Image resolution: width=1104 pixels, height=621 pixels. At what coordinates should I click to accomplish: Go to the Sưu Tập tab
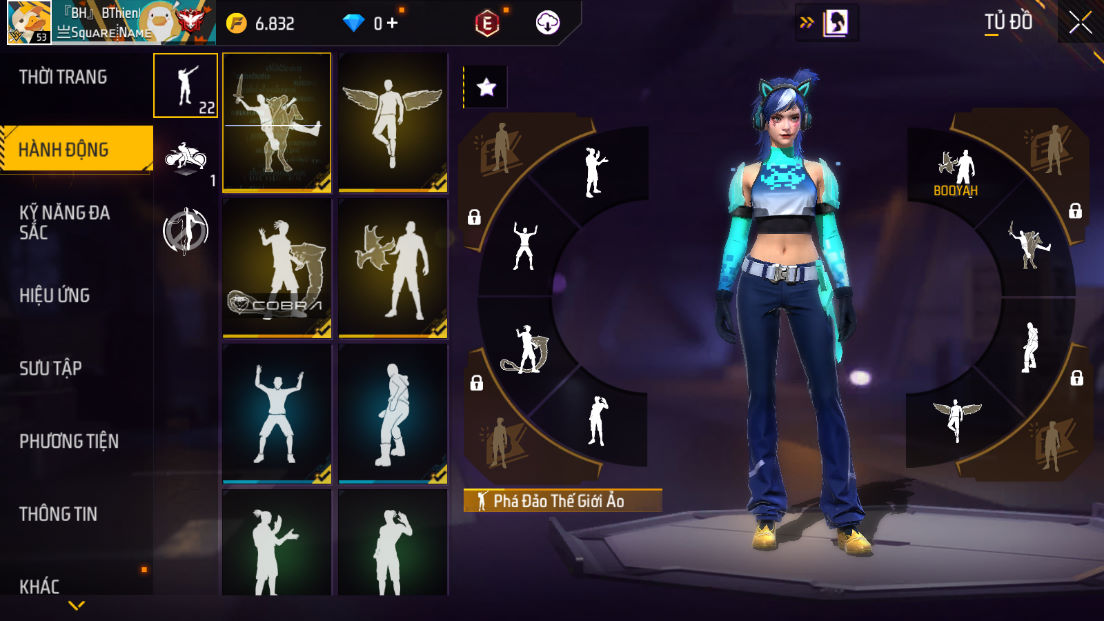coord(51,368)
